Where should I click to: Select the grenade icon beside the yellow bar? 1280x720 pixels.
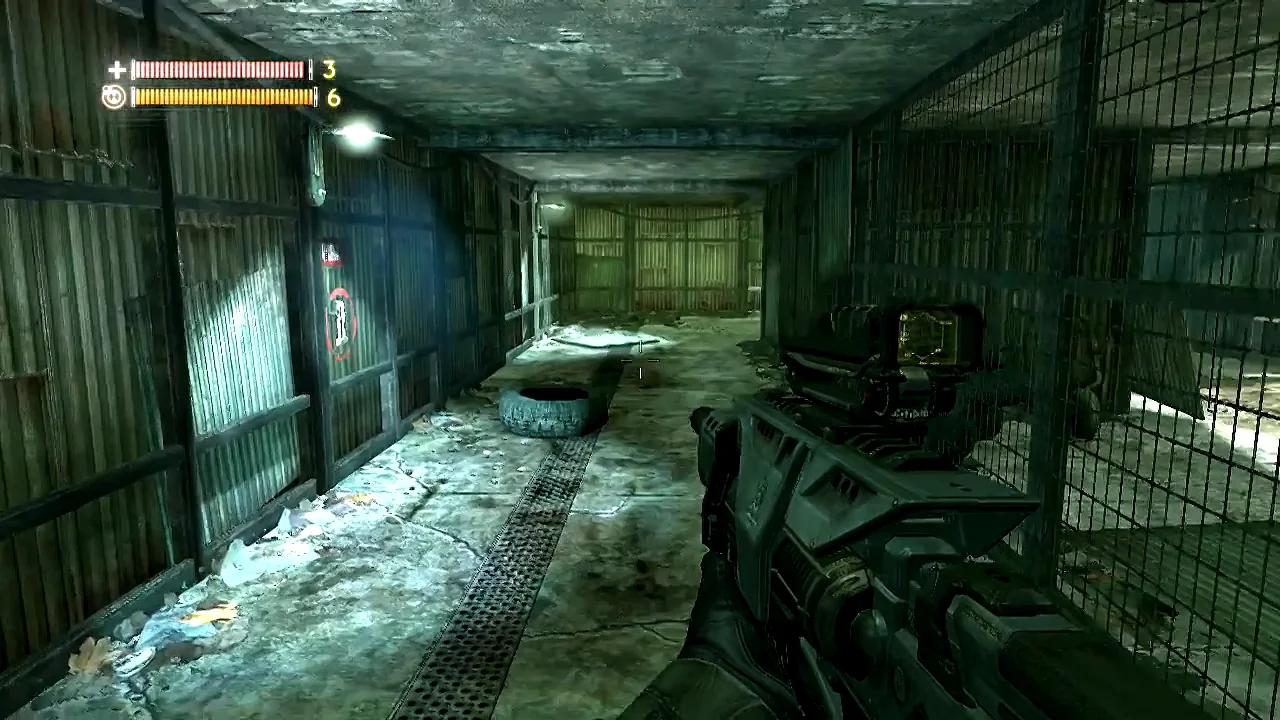click(113, 96)
